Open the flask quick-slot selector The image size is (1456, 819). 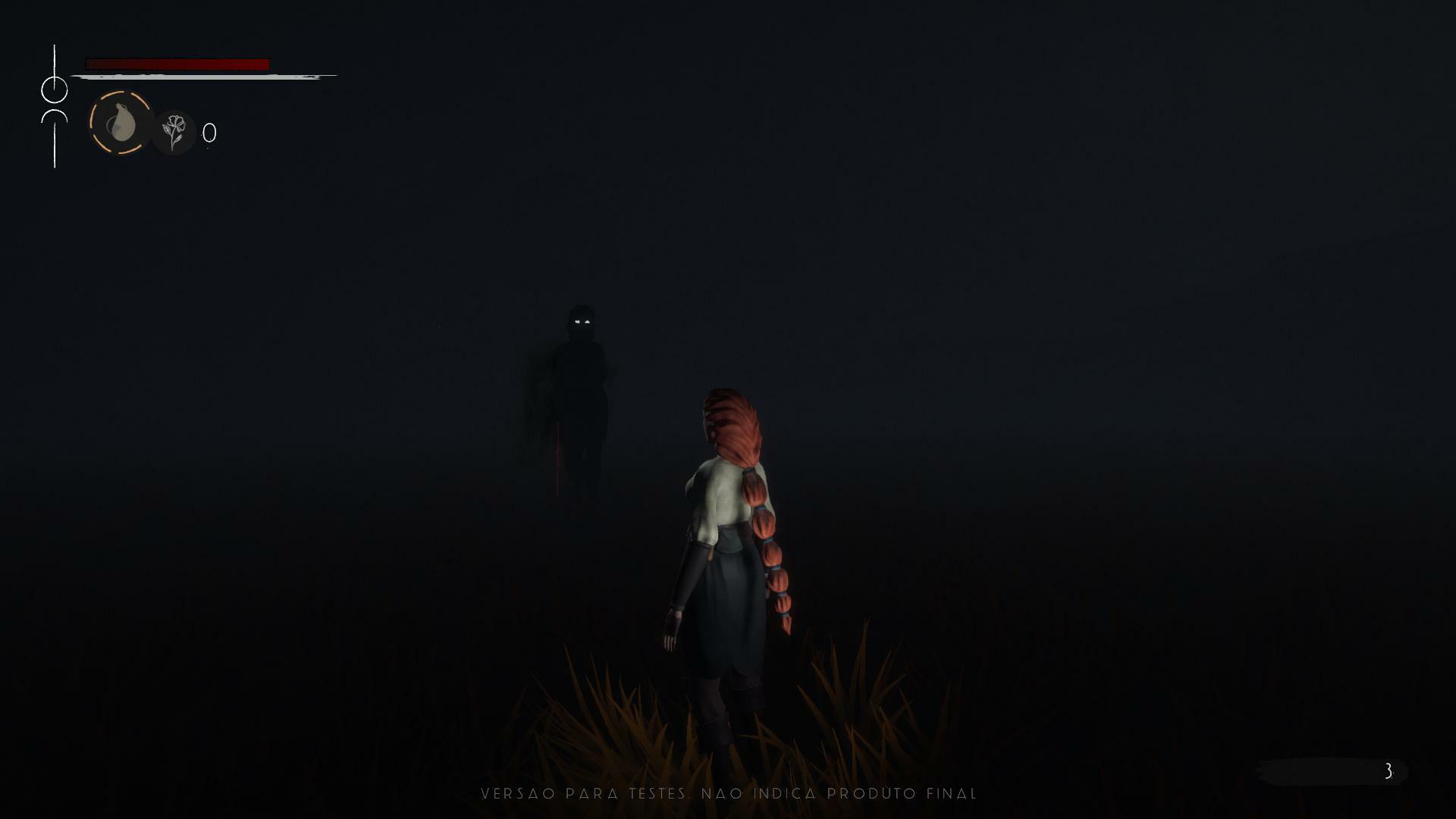[x=120, y=124]
